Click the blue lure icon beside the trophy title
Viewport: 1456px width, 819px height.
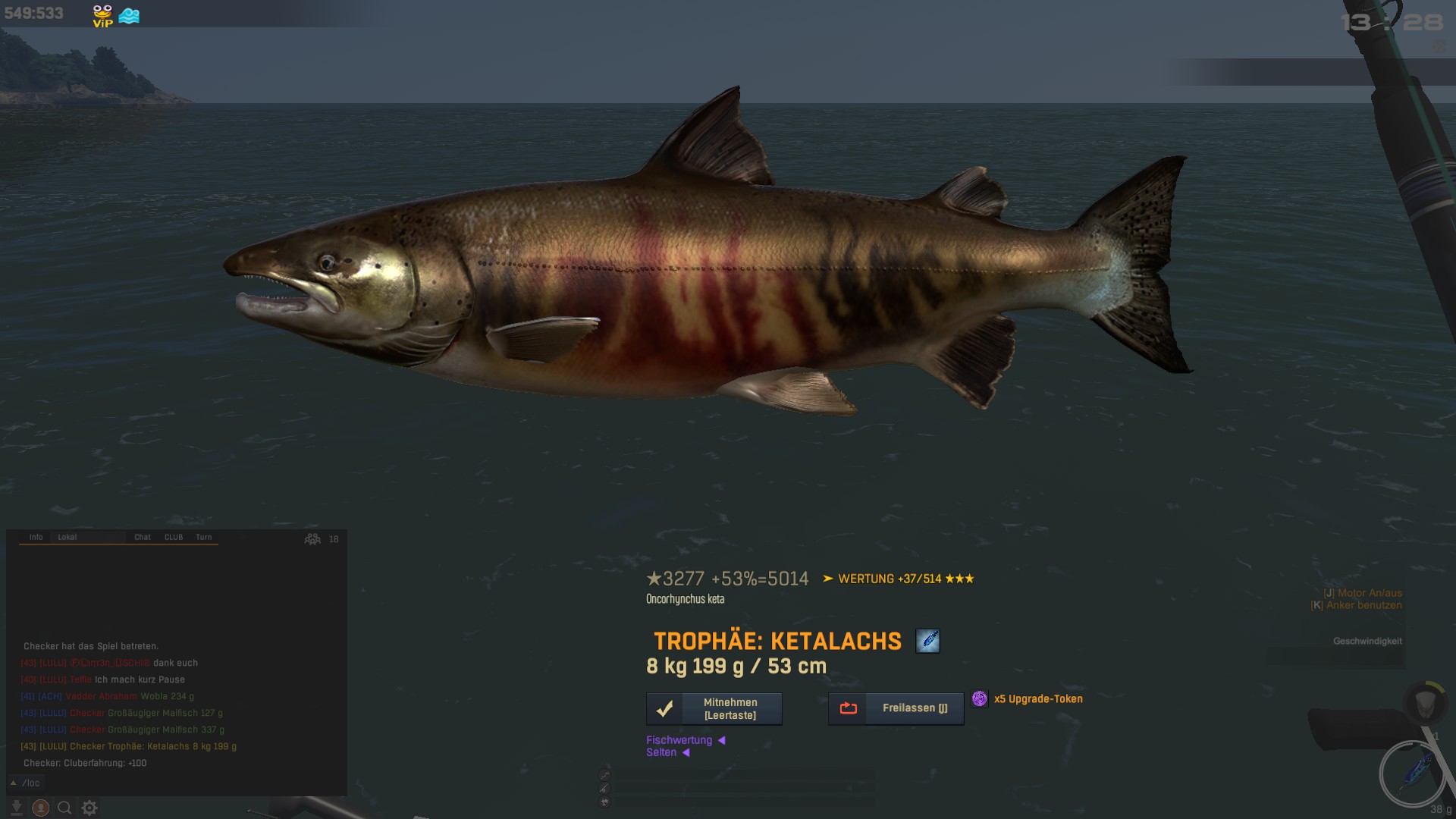[x=927, y=642]
